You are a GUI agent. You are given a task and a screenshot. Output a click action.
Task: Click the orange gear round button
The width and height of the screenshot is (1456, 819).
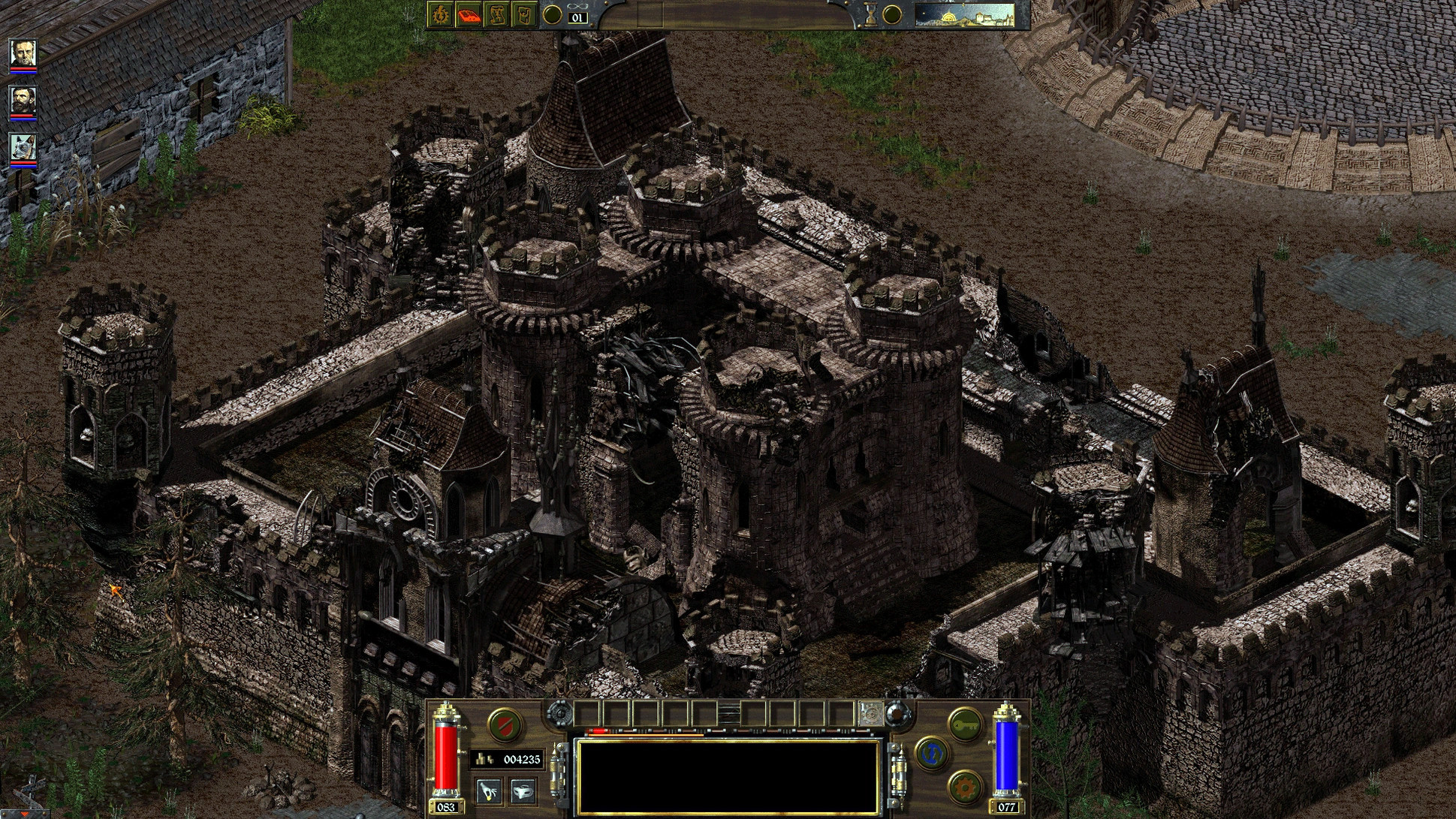tap(964, 787)
